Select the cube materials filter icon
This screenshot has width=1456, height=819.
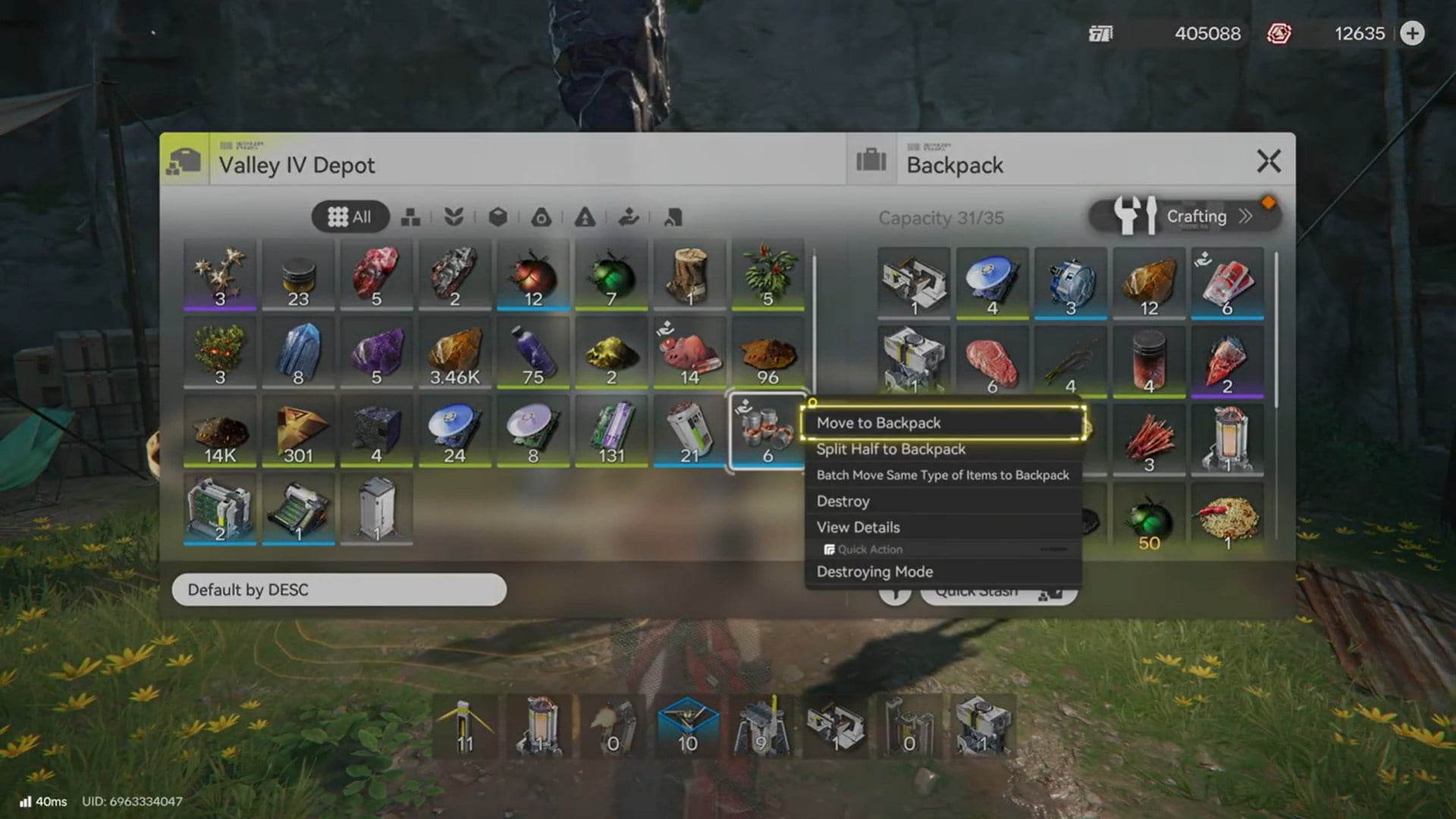[498, 218]
